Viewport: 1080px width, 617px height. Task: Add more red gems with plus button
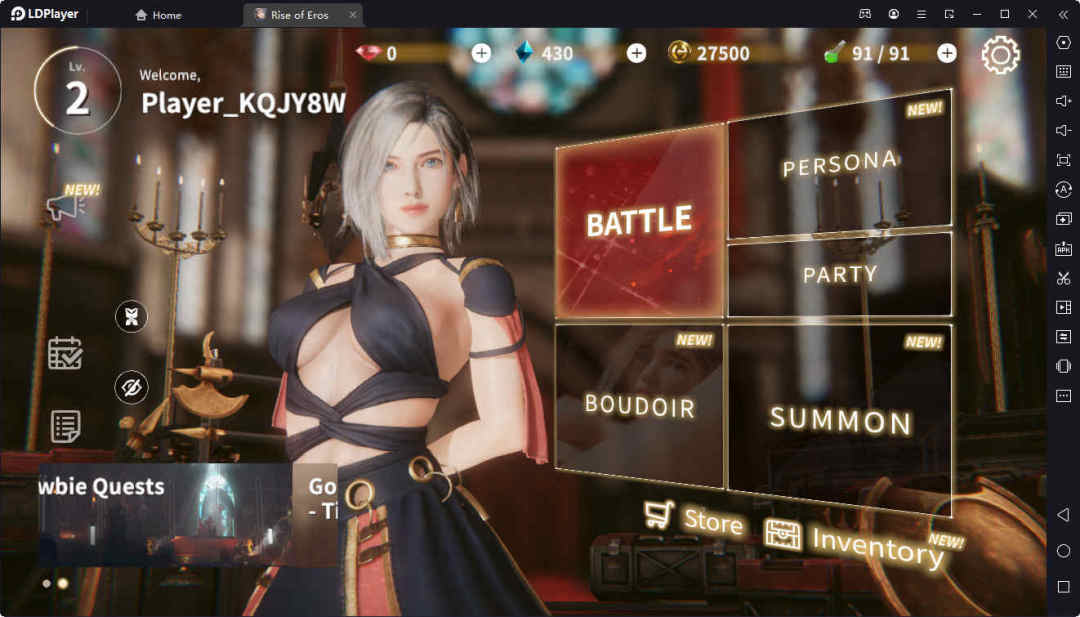click(x=481, y=53)
